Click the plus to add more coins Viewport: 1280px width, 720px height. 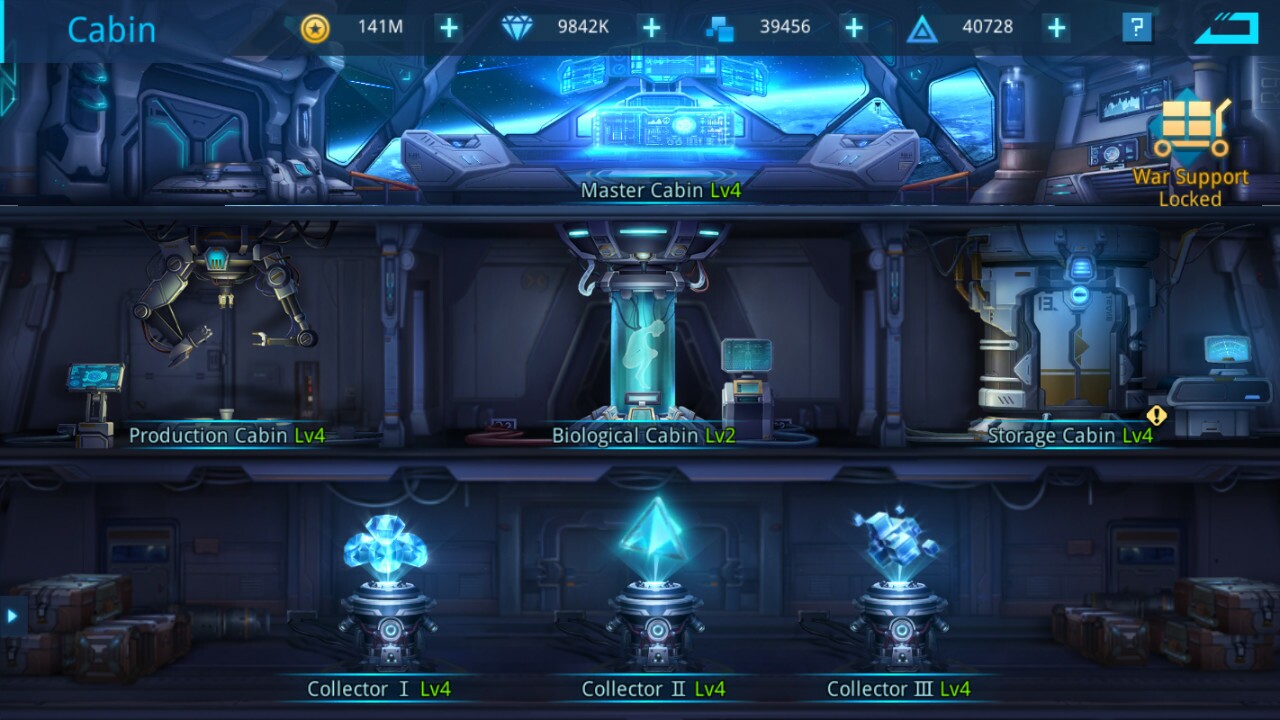pyautogui.click(x=448, y=28)
